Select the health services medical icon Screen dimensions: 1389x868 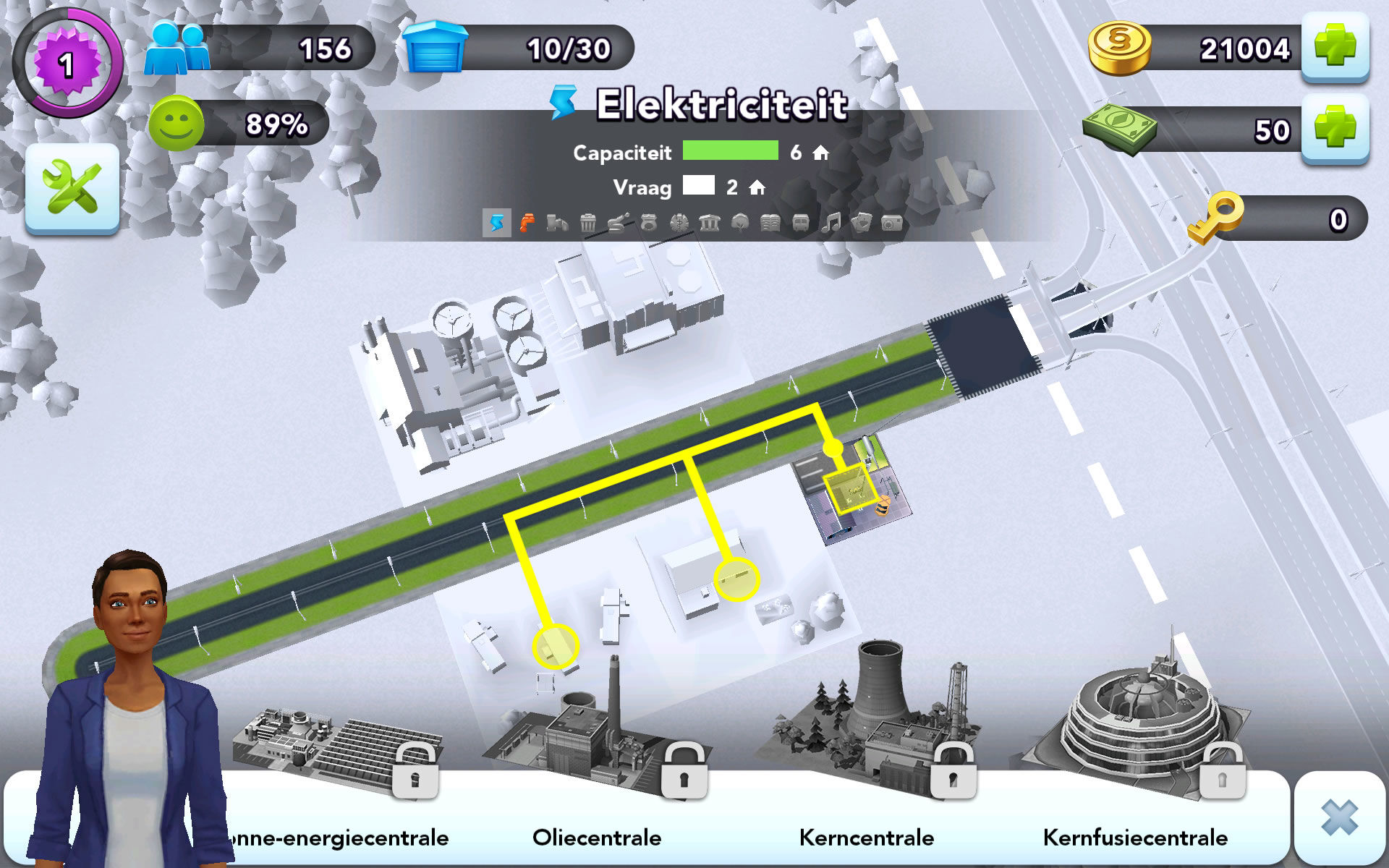coord(679,223)
